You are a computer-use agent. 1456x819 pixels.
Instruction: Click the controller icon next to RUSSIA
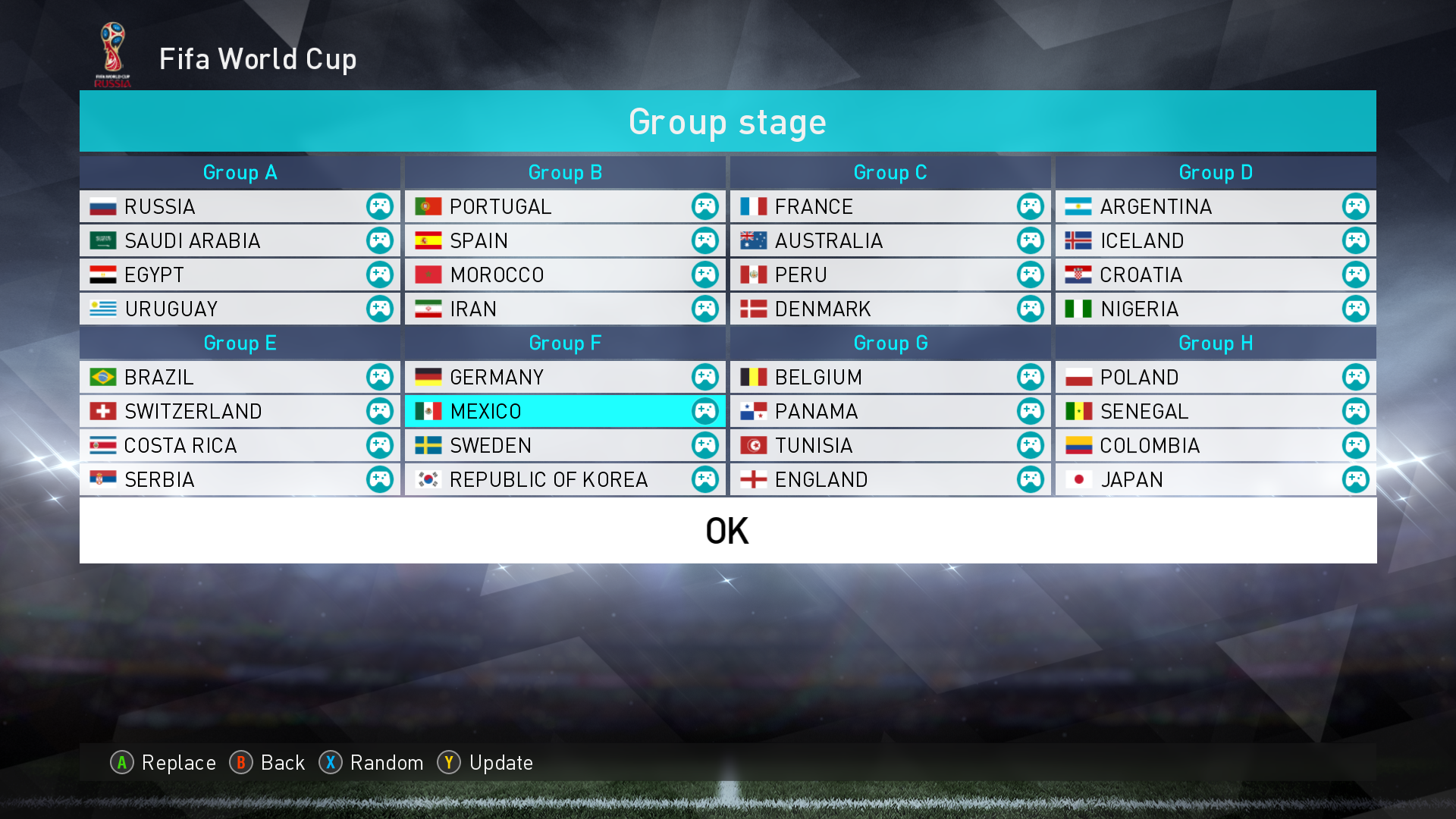379,206
